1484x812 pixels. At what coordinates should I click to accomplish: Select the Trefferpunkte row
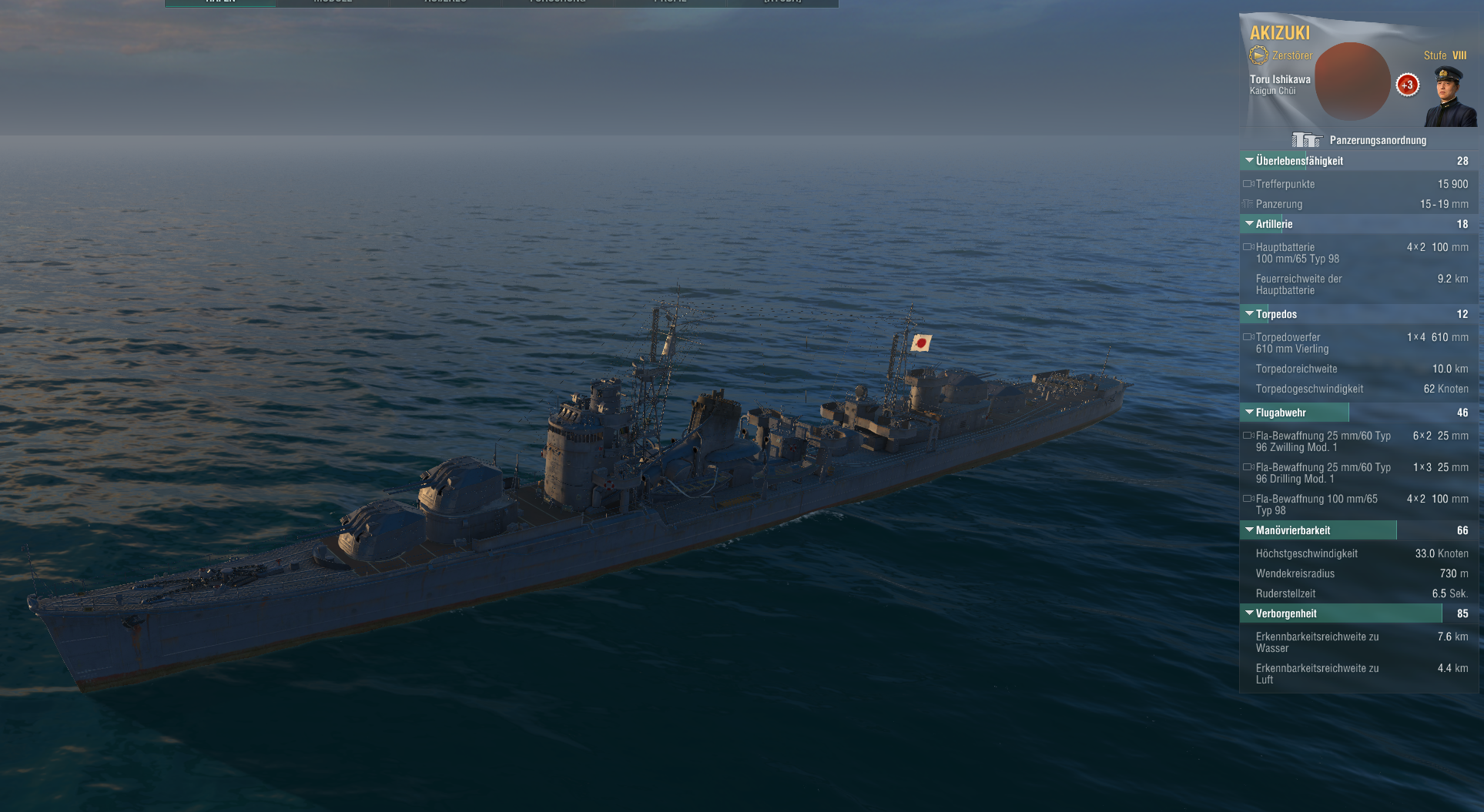[1355, 184]
